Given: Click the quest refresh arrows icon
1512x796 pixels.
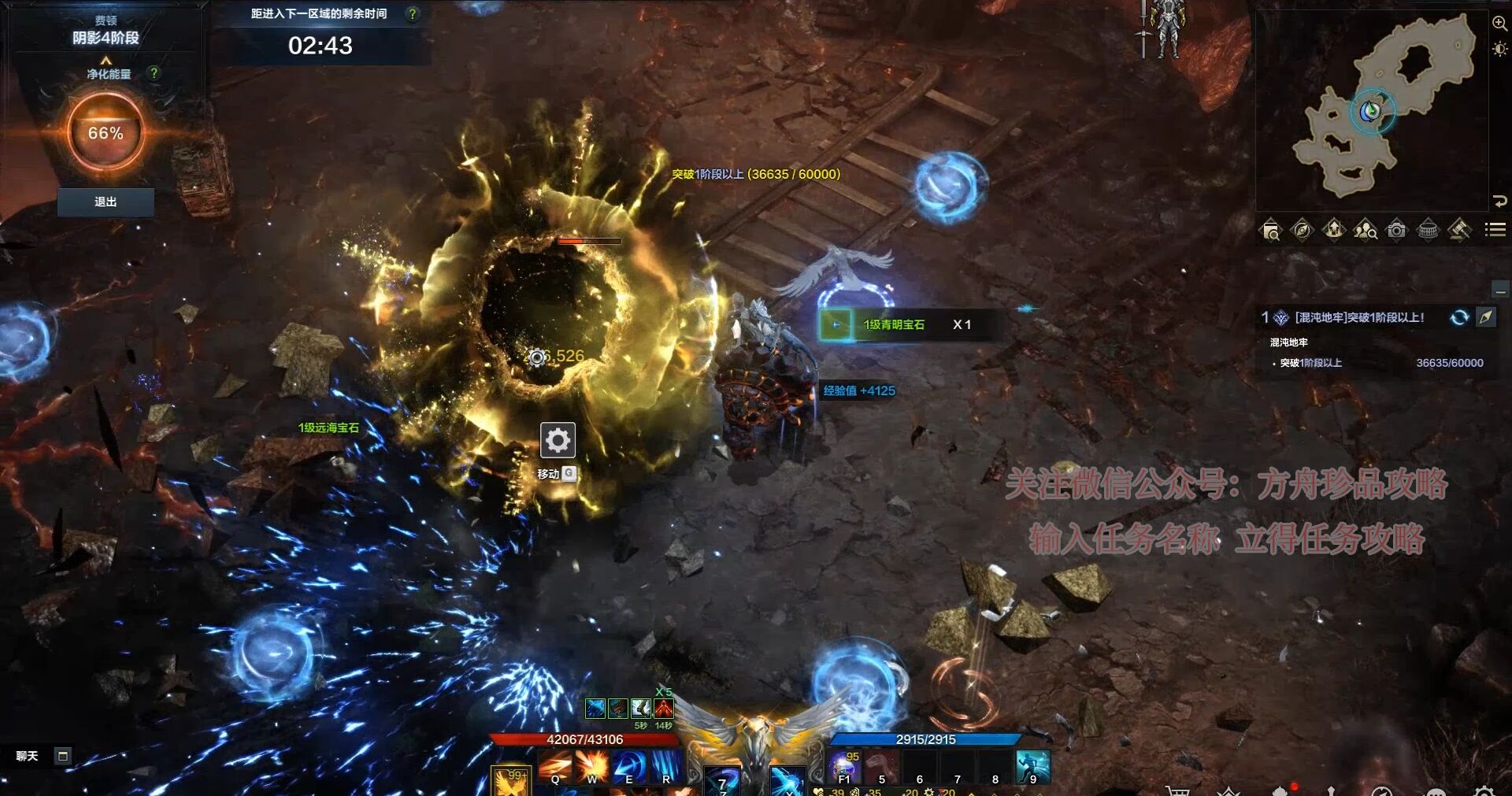Looking at the screenshot, I should point(1459,317).
